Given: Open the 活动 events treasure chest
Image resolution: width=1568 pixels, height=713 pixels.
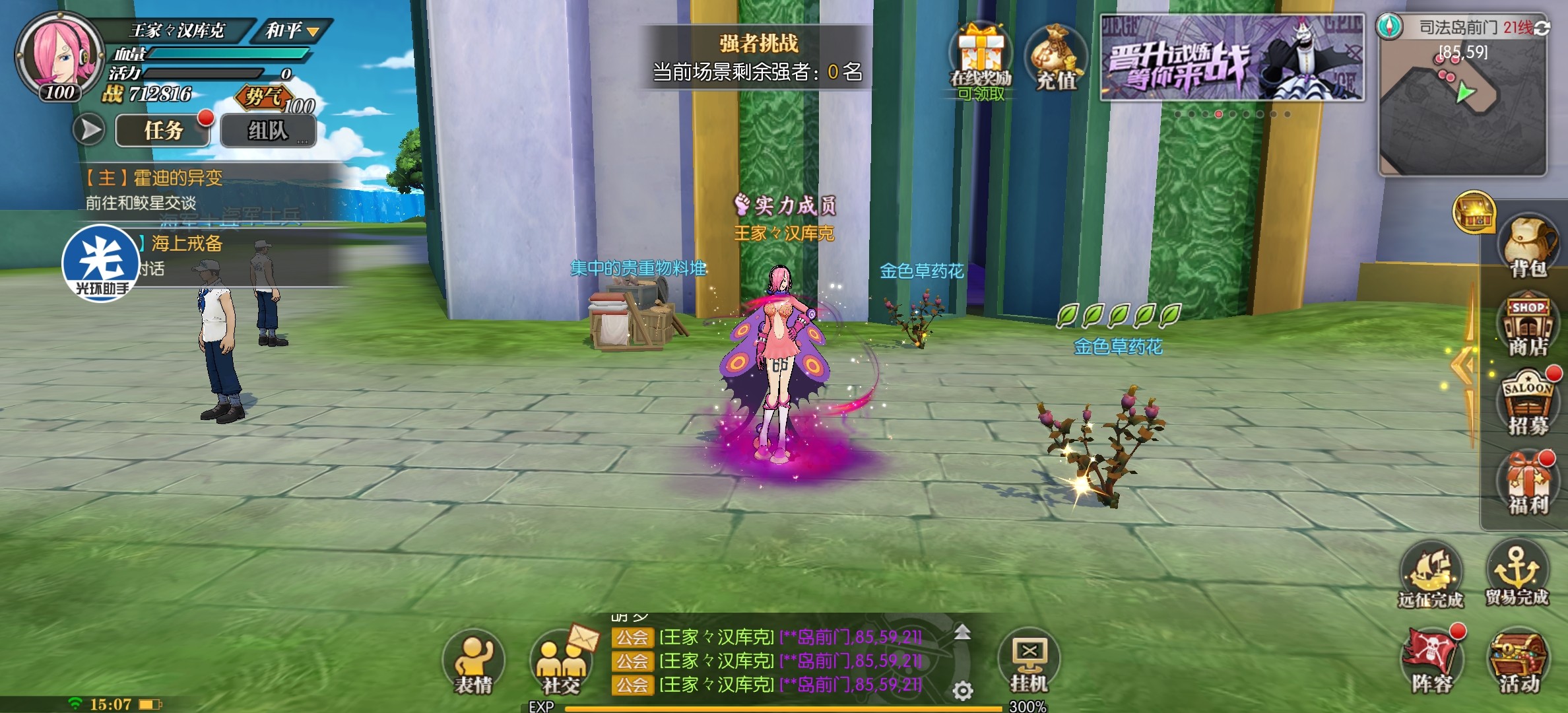Looking at the screenshot, I should coord(1518,660).
